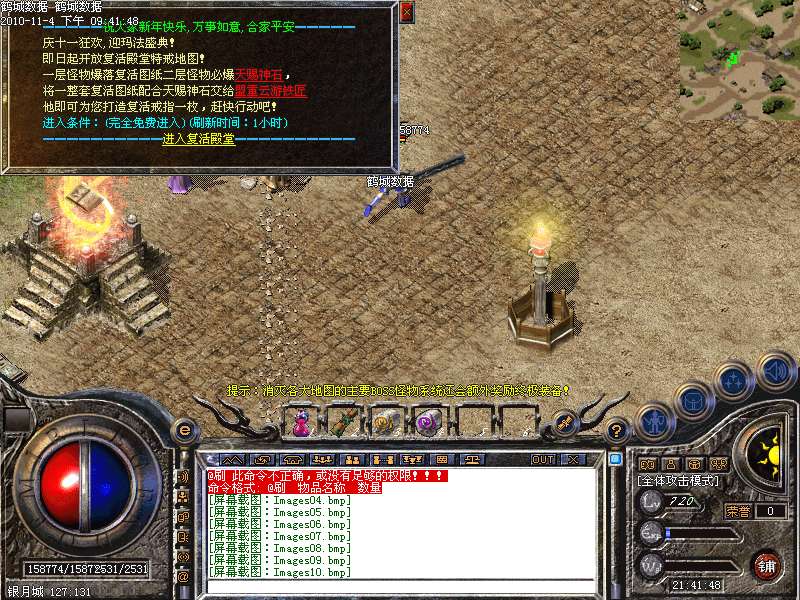Screen dimensions: 800x600
Task: Use the purple spiral scroll belt item
Action: [426, 423]
